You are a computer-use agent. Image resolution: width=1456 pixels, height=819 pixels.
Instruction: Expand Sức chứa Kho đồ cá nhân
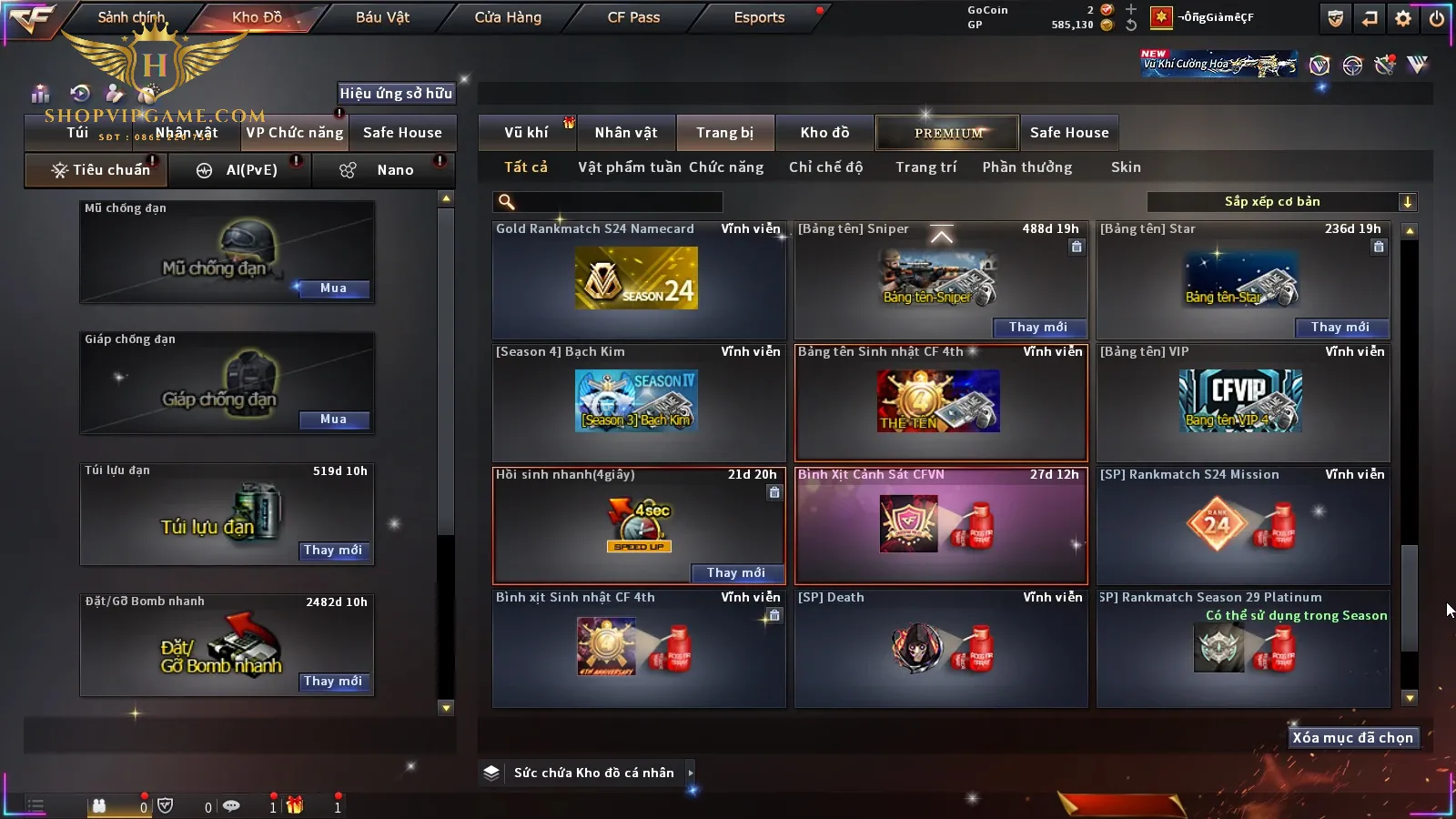691,773
